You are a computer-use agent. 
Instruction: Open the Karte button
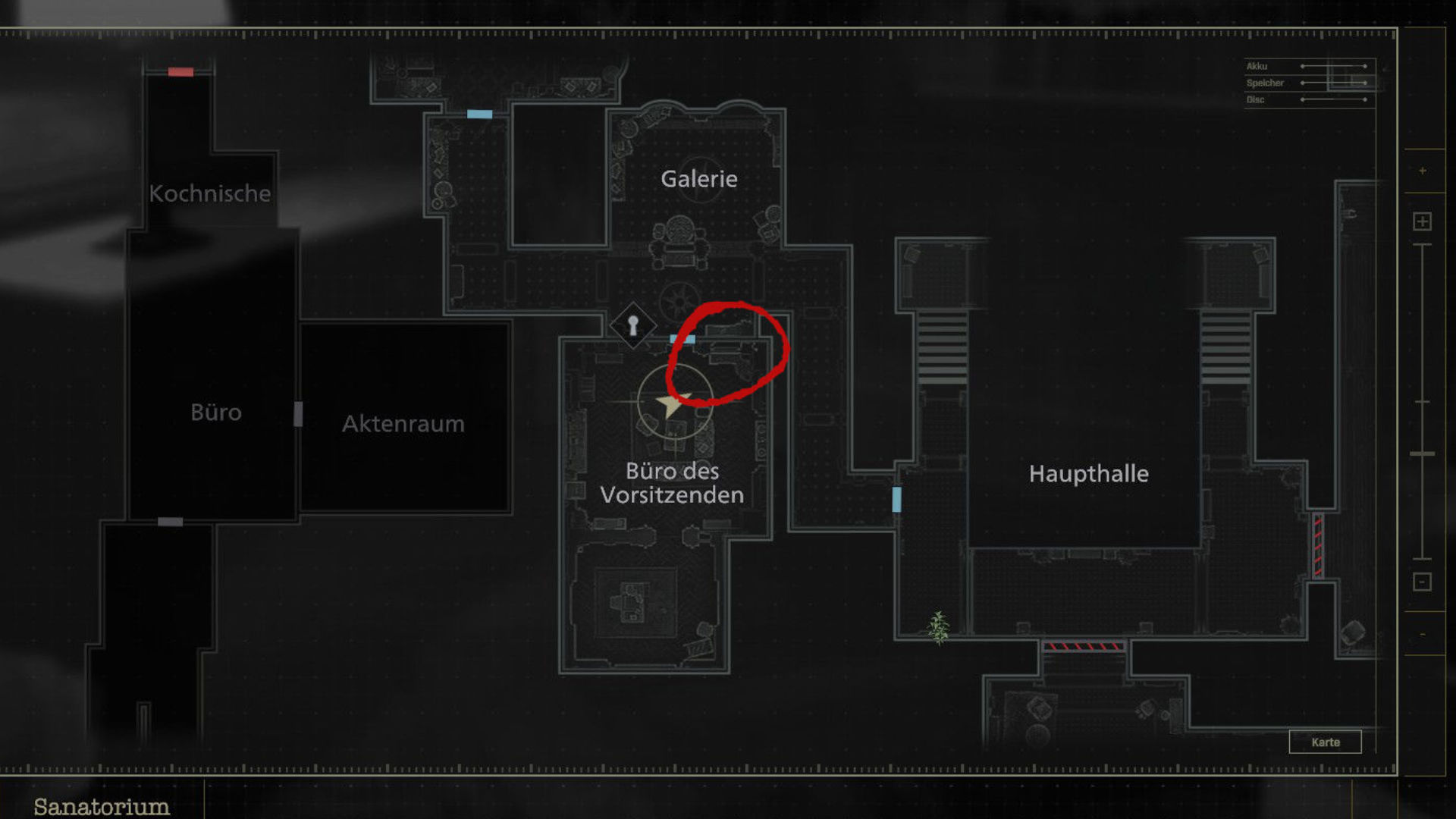click(1325, 742)
